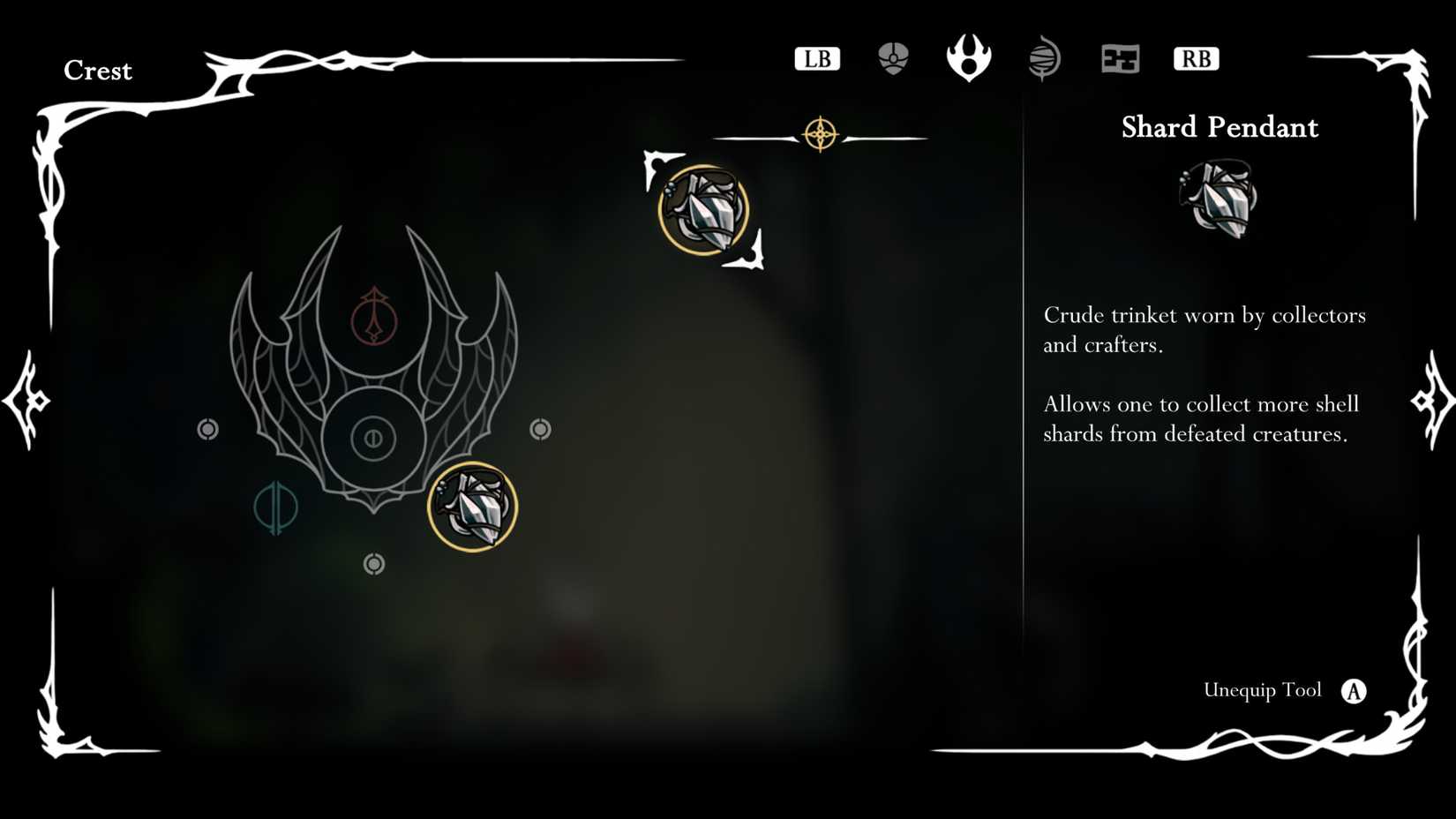Click the Shard Pendant under the selection cursor
This screenshot has width=1456, height=819.
click(x=706, y=210)
